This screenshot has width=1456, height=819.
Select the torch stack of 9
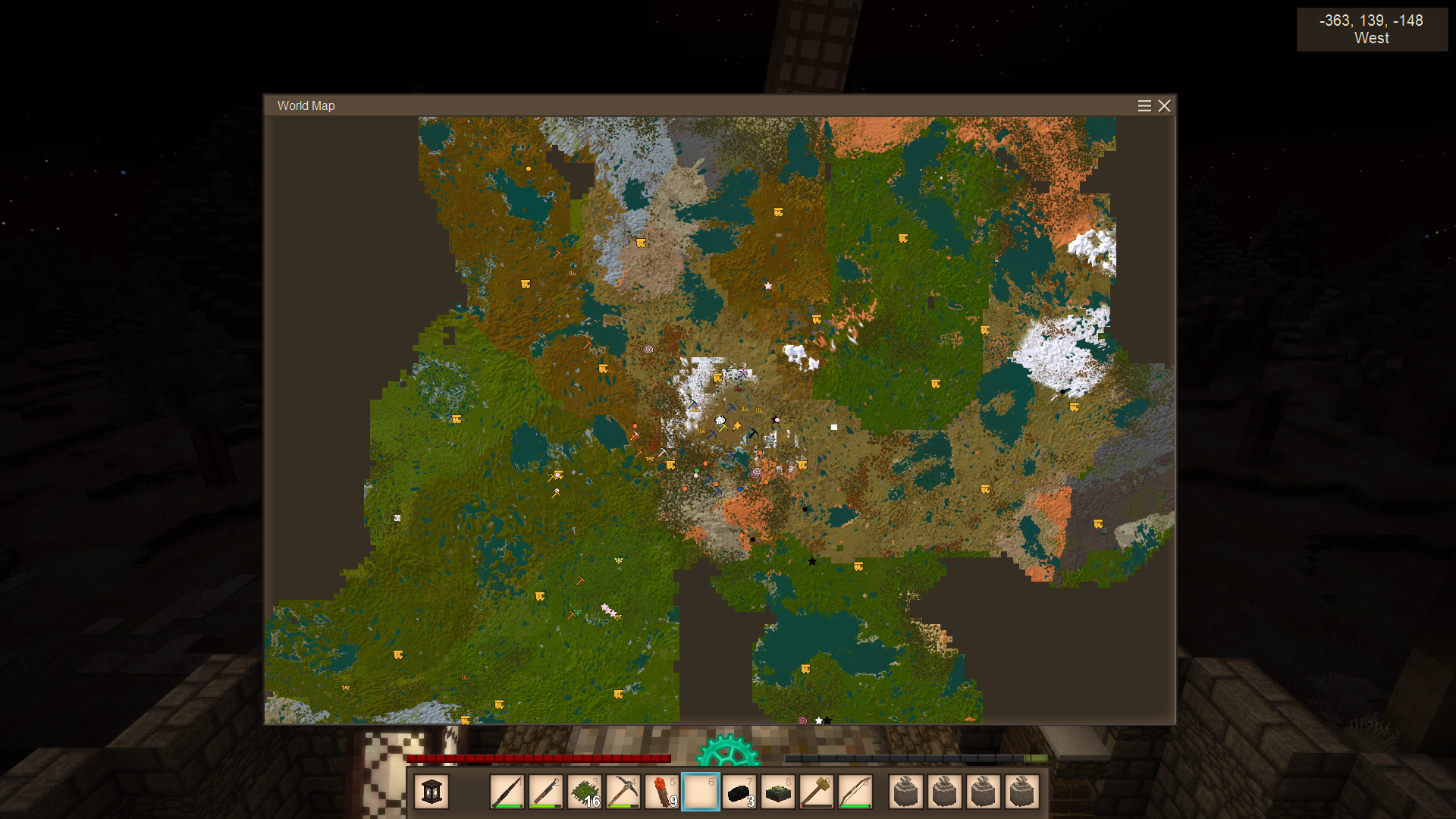coord(662,792)
